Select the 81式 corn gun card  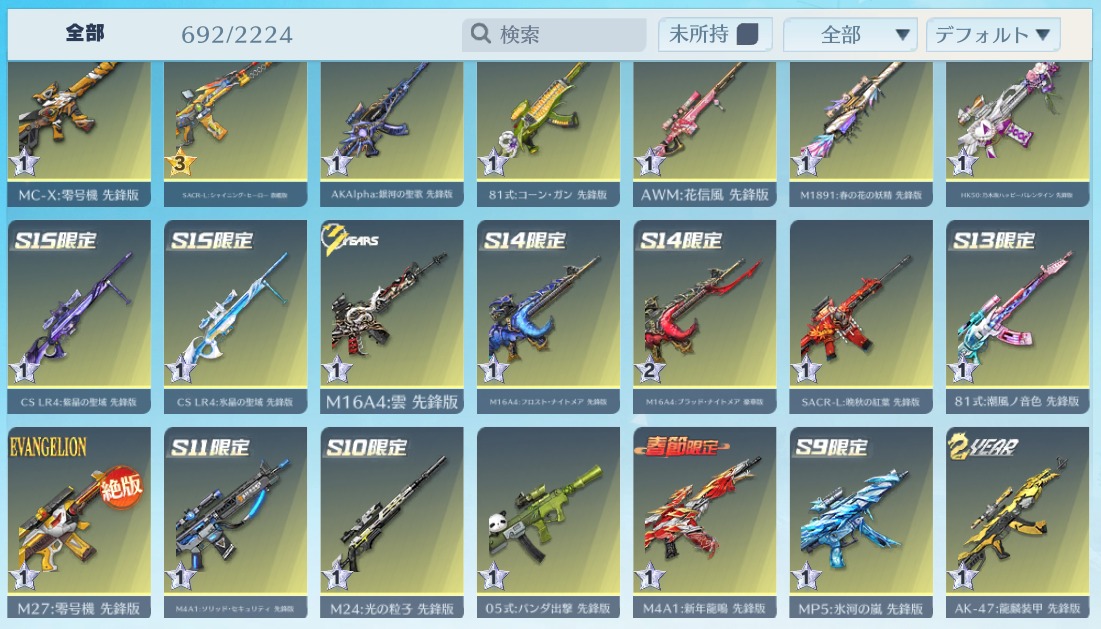coord(548,130)
